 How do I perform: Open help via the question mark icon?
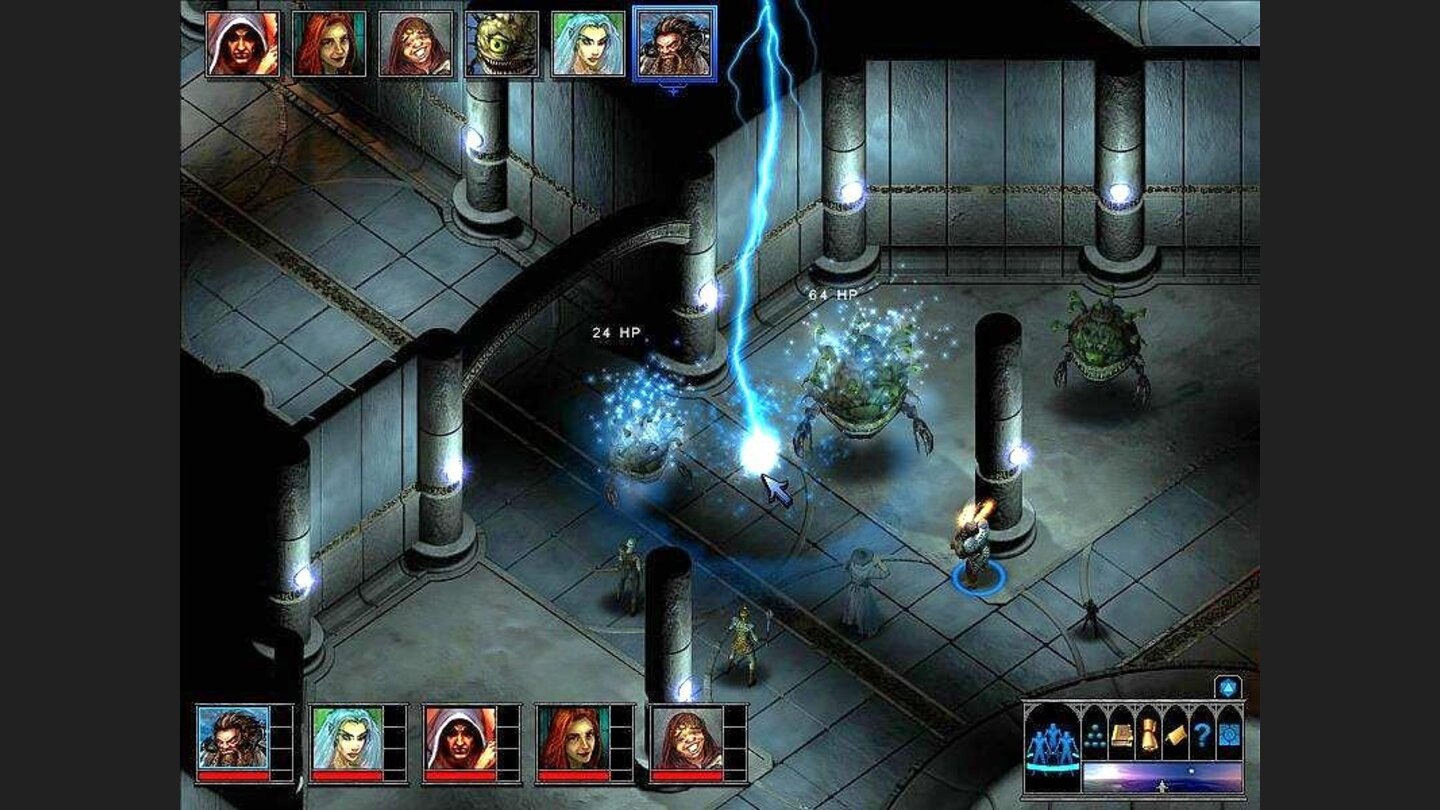pos(1202,735)
